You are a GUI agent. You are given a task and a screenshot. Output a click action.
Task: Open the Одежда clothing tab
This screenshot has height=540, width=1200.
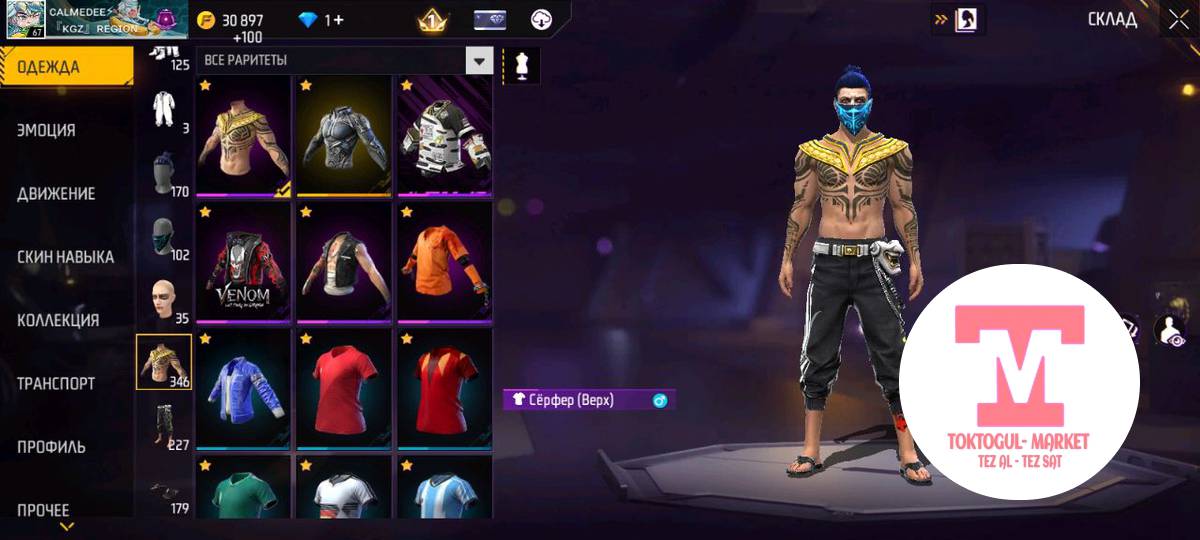click(x=66, y=67)
